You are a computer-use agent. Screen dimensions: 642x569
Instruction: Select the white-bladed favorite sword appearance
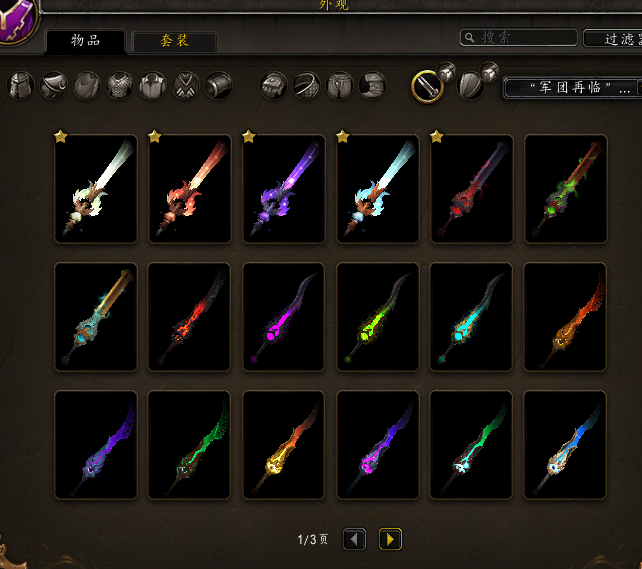click(x=96, y=189)
